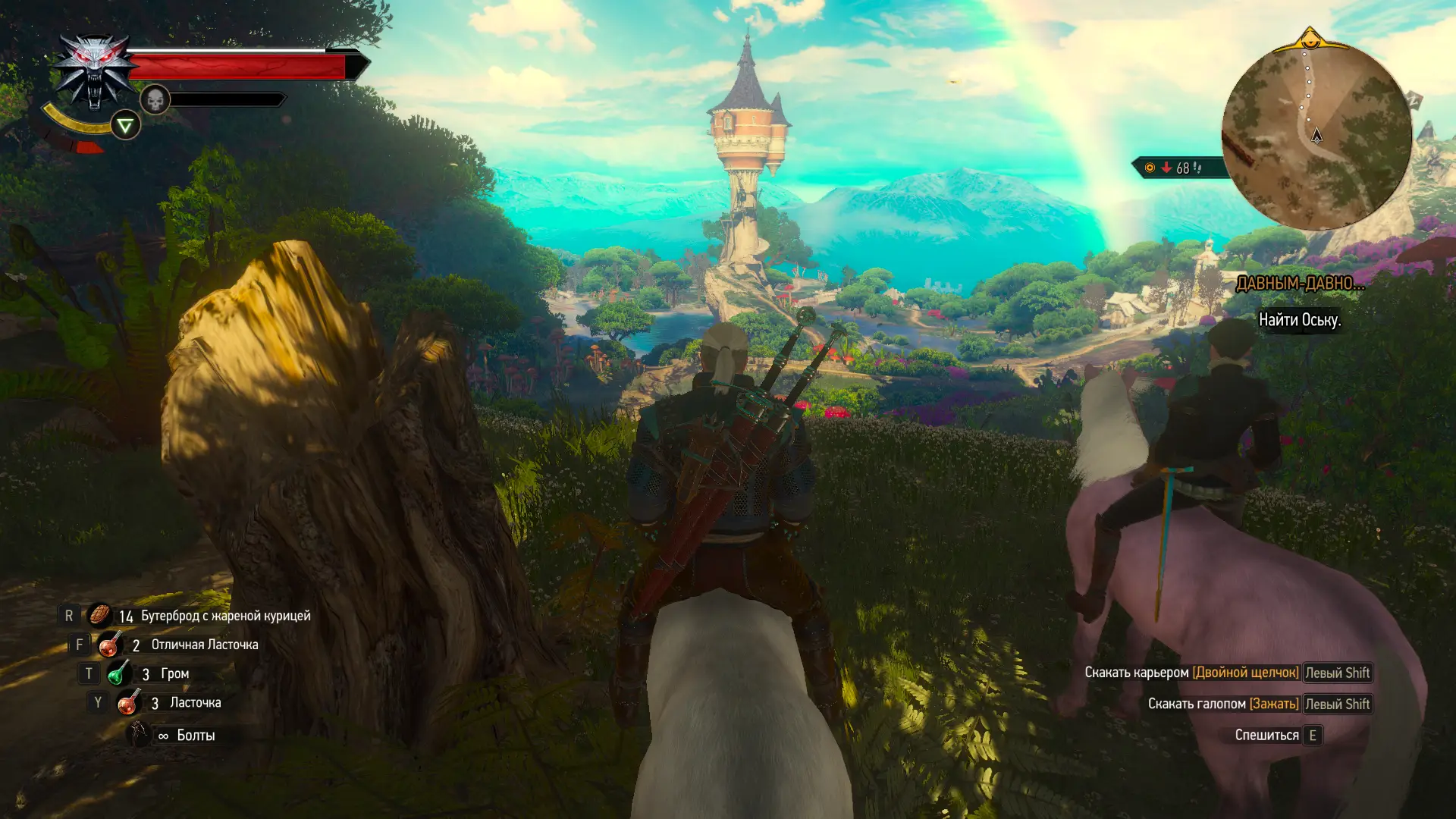Click the wolf medallion icon

[94, 73]
